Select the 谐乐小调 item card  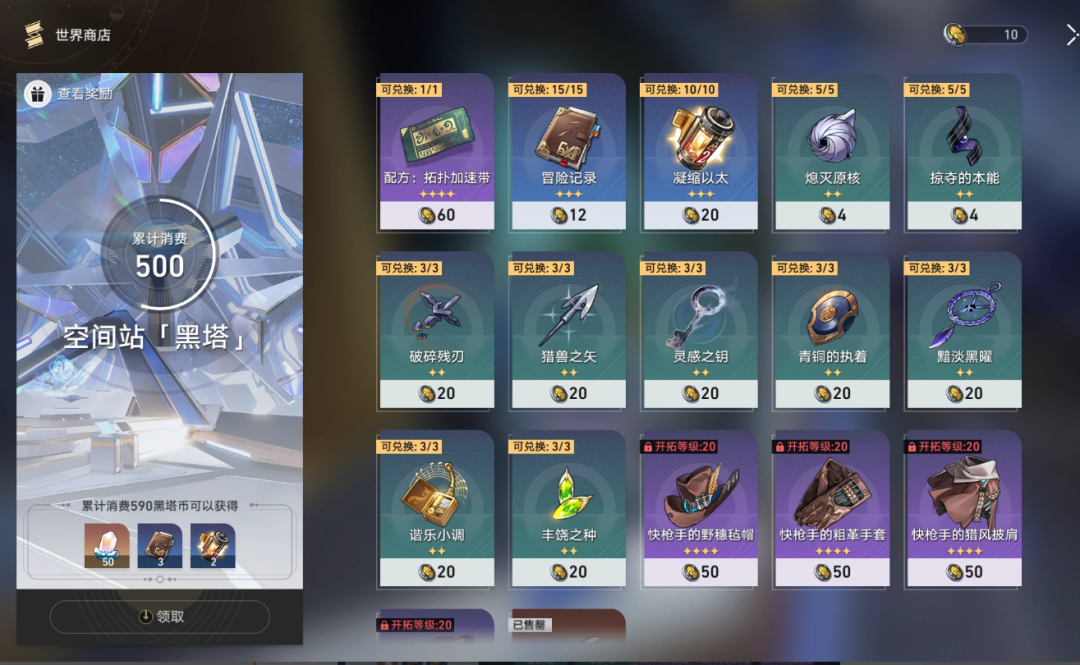click(436, 507)
